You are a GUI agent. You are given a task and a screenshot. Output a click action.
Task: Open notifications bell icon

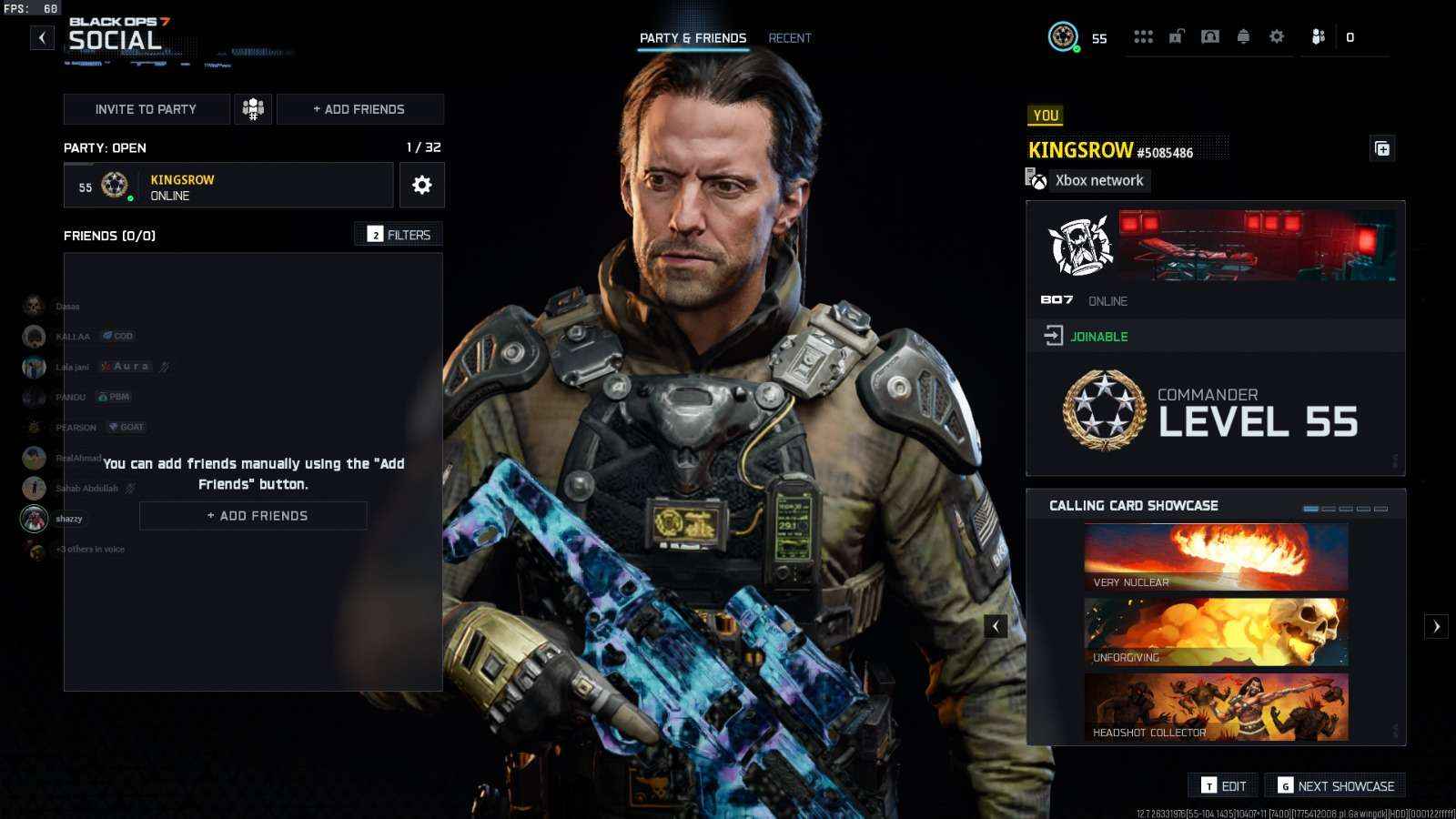click(1243, 37)
